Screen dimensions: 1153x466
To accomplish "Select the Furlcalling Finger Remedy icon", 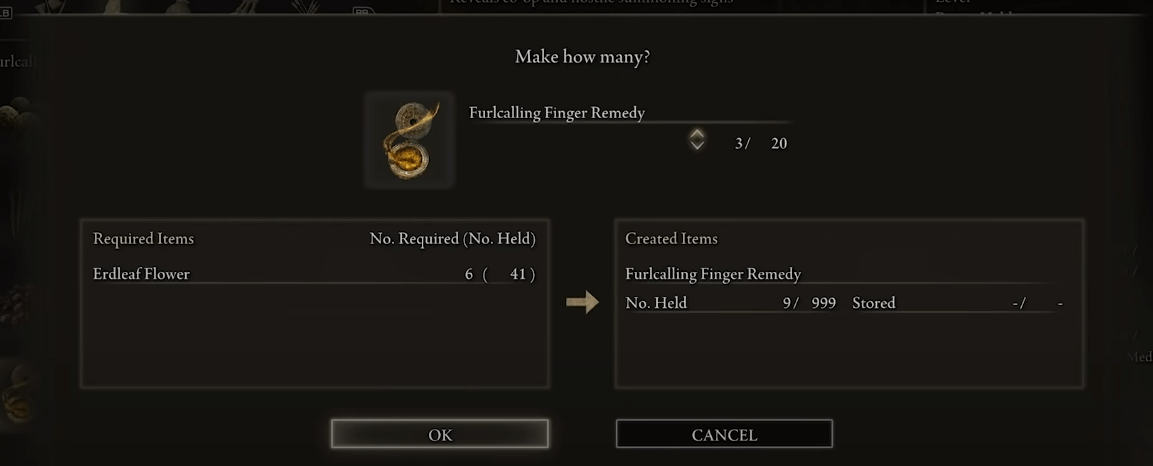I will point(409,140).
